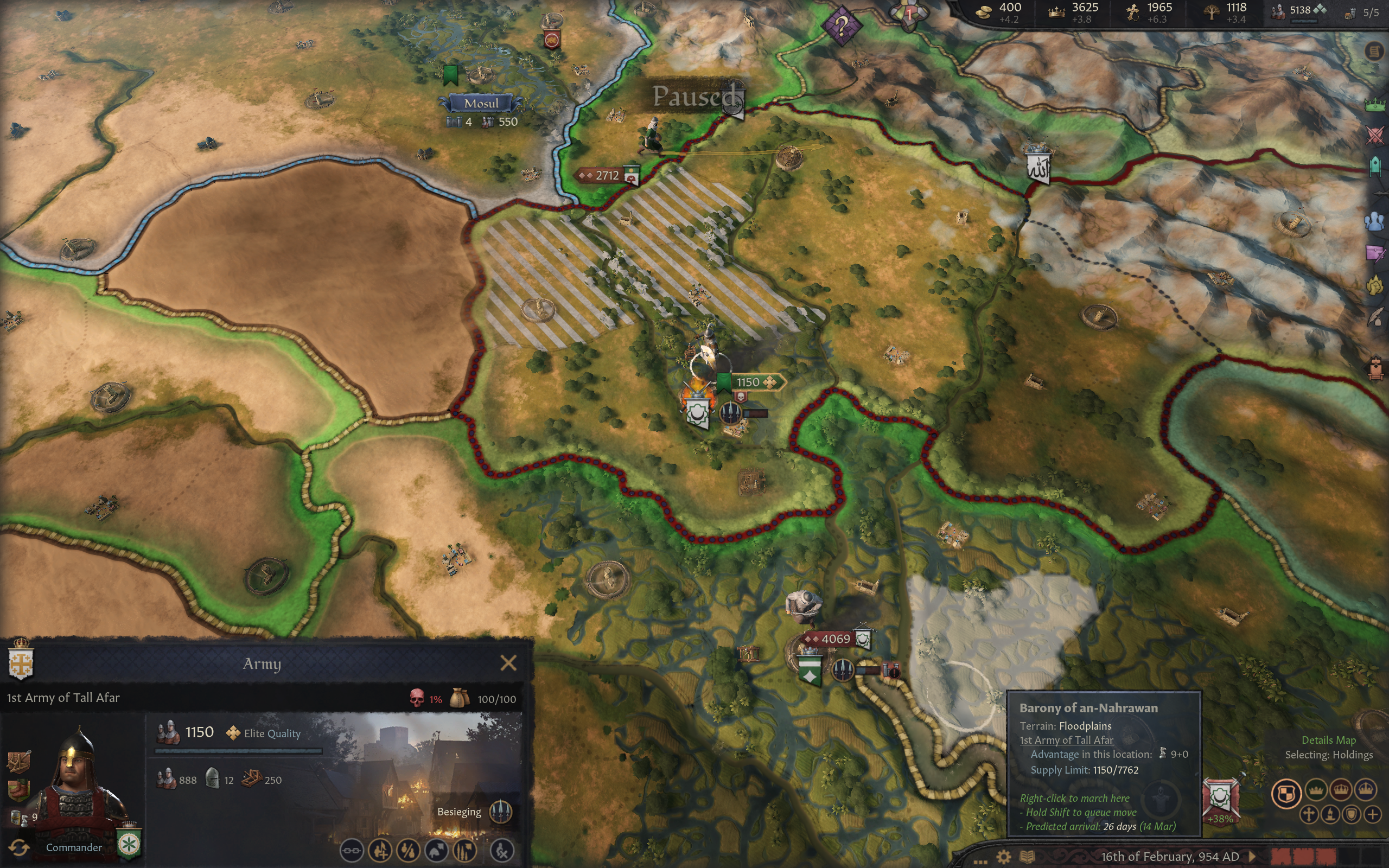Split the army in half

coord(408,850)
